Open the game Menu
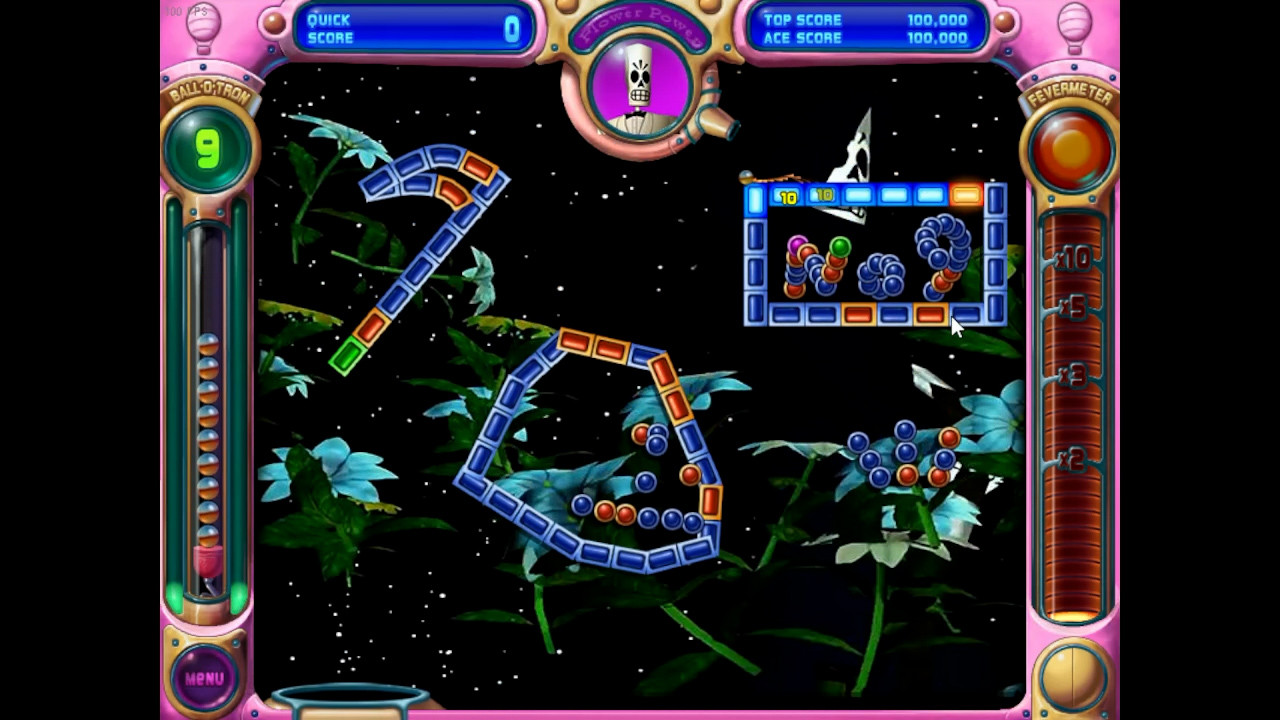Image resolution: width=1280 pixels, height=720 pixels. click(x=203, y=677)
